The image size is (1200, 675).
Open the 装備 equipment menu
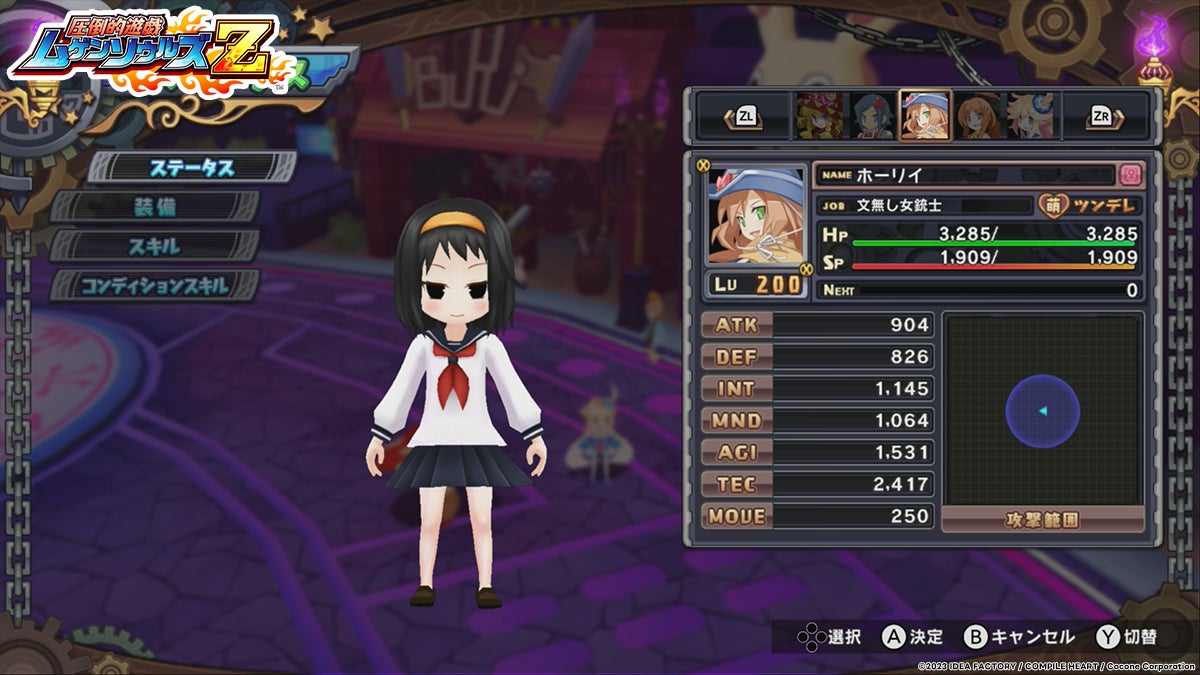156,207
